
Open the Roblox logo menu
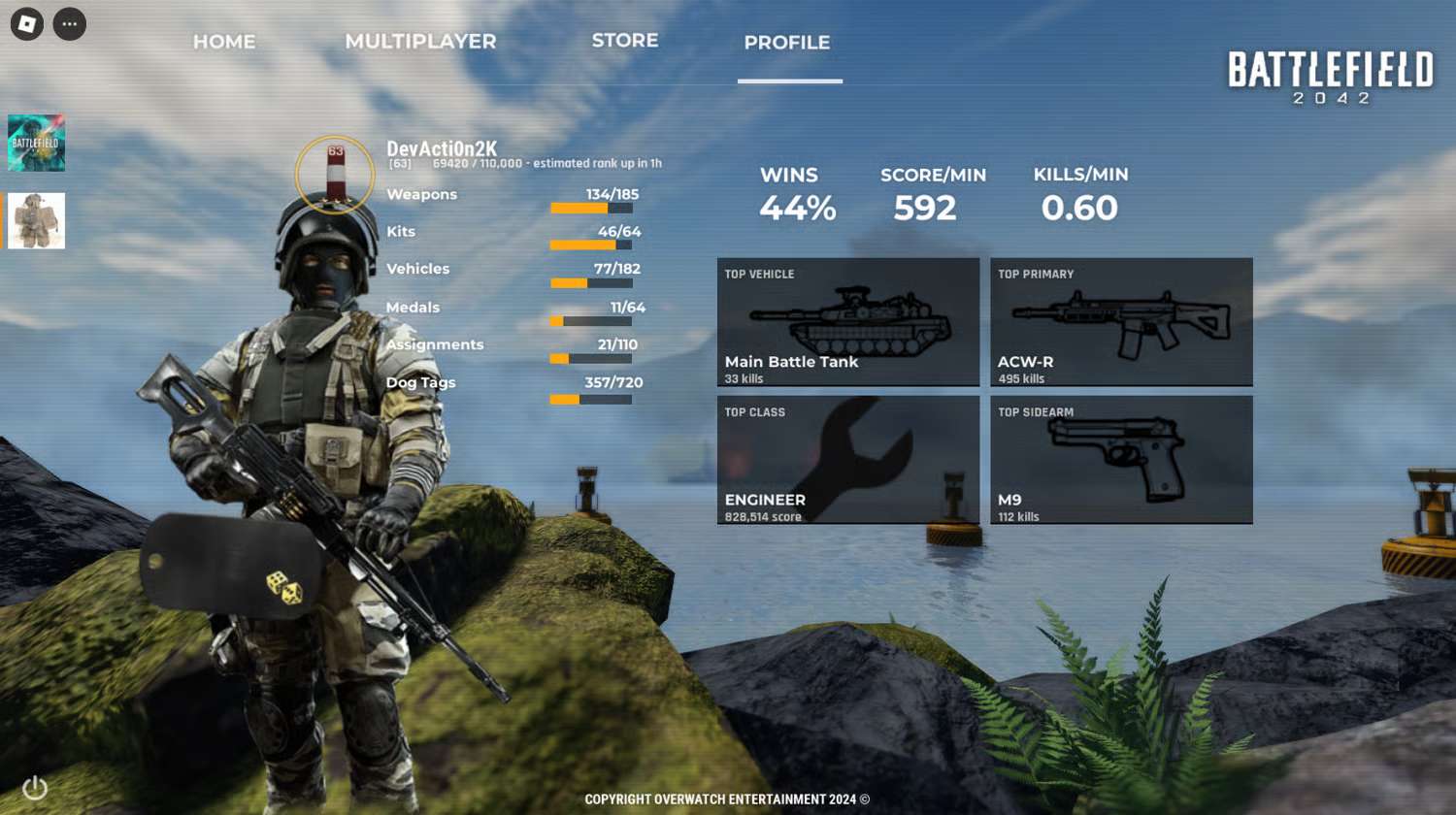pyautogui.click(x=27, y=24)
